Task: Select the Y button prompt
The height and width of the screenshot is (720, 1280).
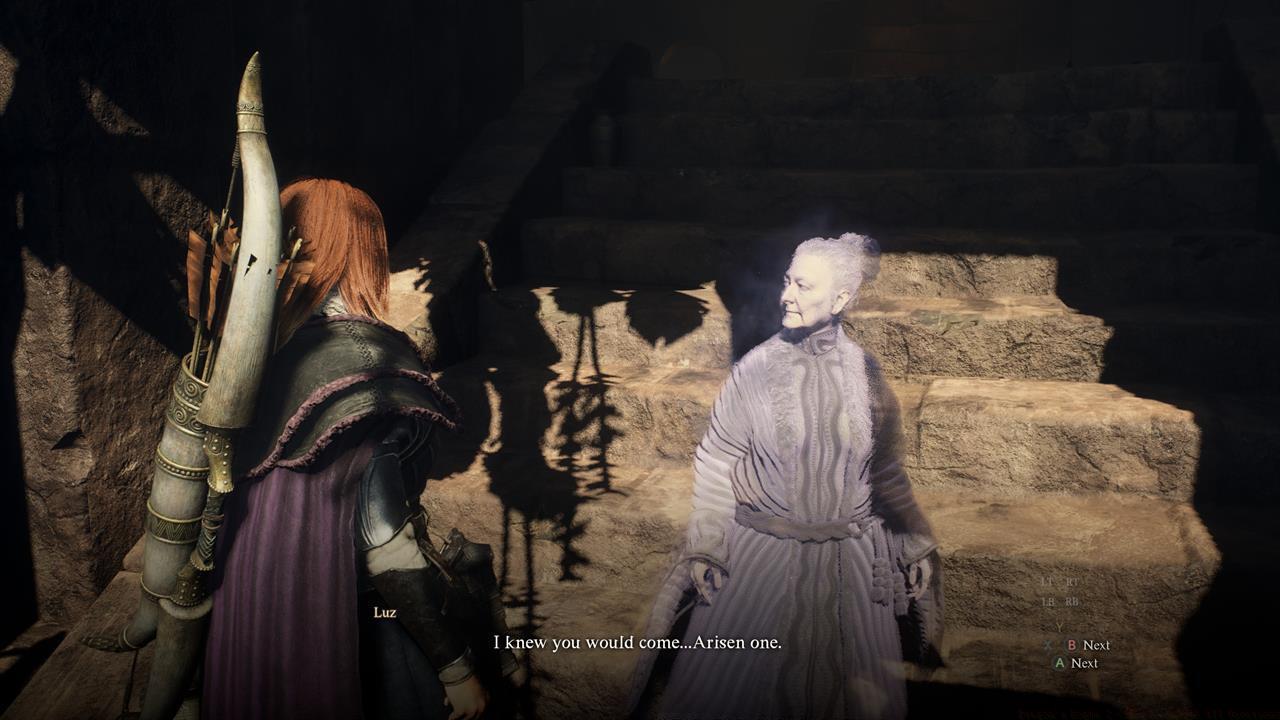Action: tap(1060, 627)
